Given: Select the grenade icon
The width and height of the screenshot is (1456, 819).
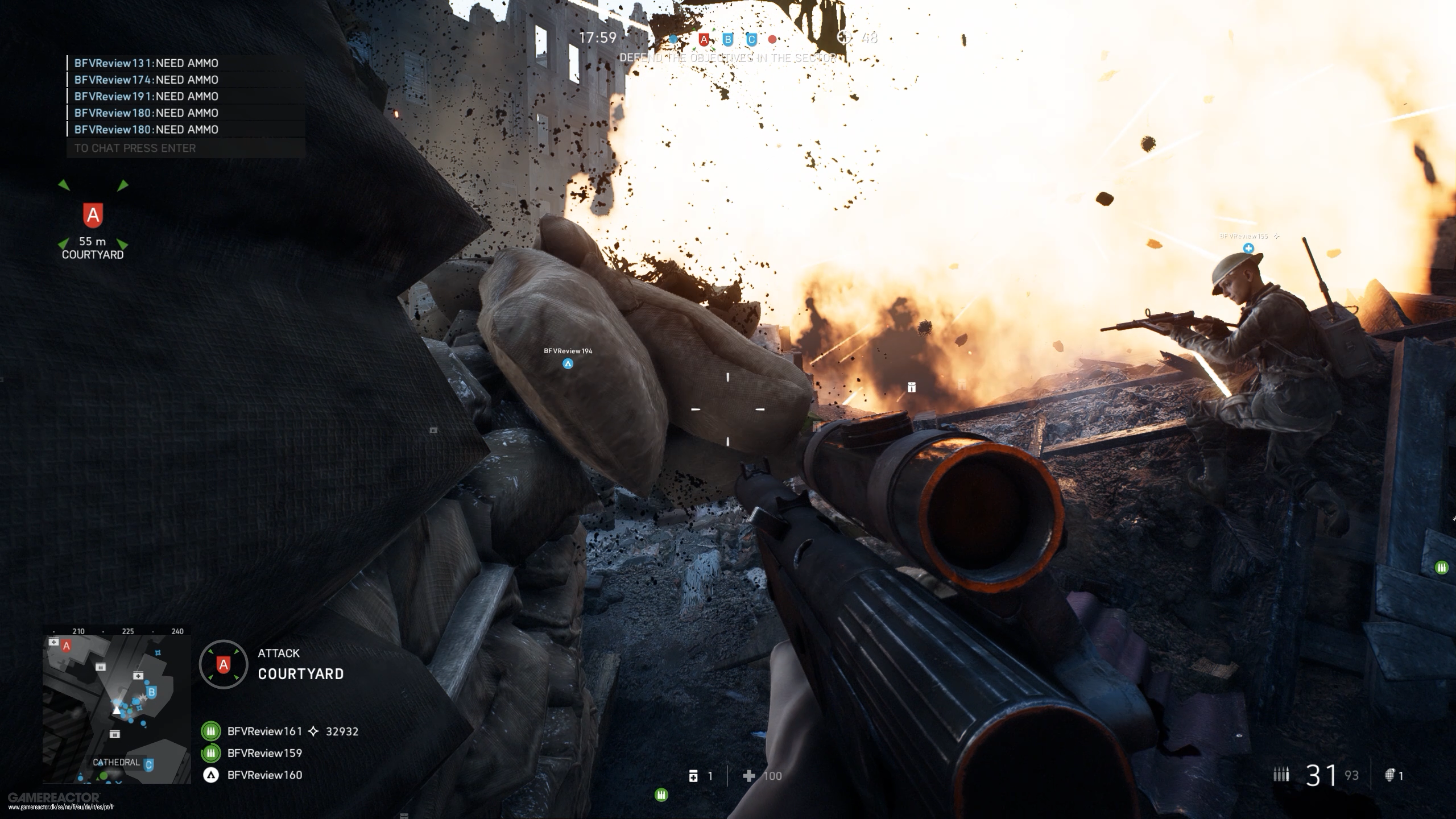Looking at the screenshot, I should click(1389, 775).
